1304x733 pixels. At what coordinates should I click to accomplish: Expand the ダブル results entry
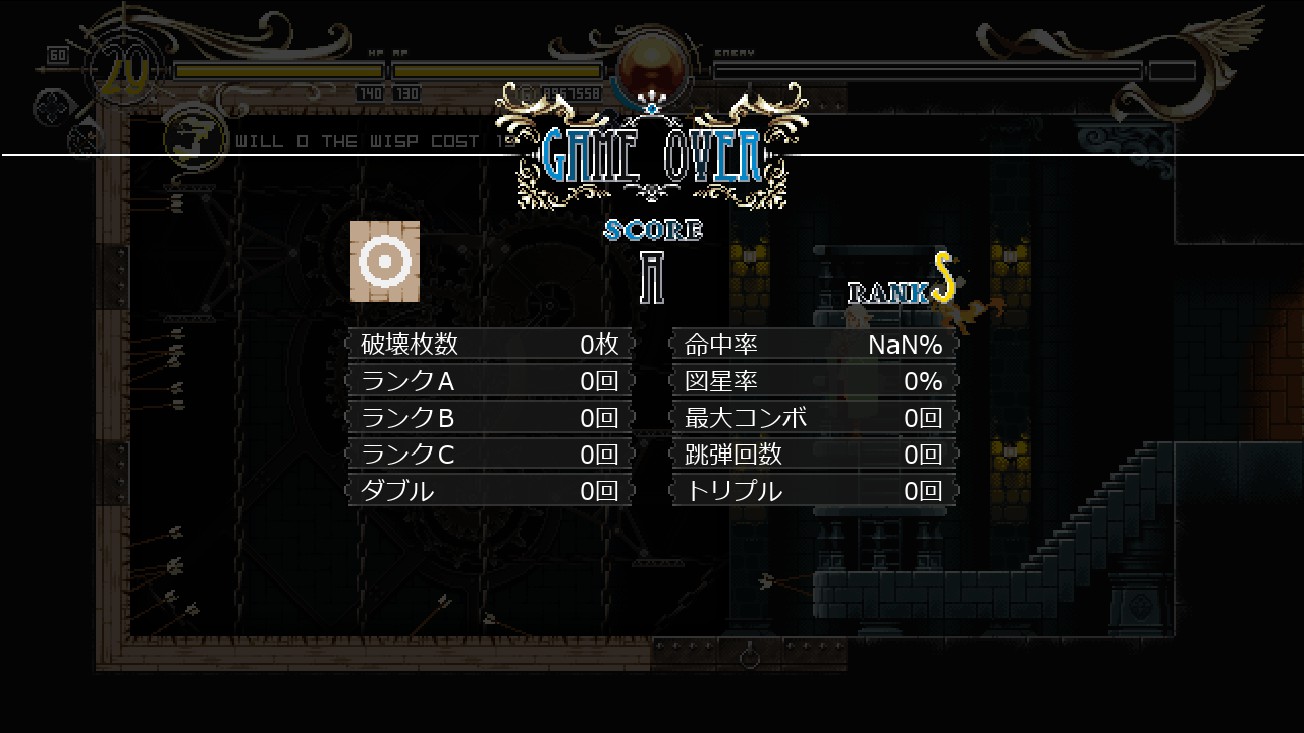[488, 491]
